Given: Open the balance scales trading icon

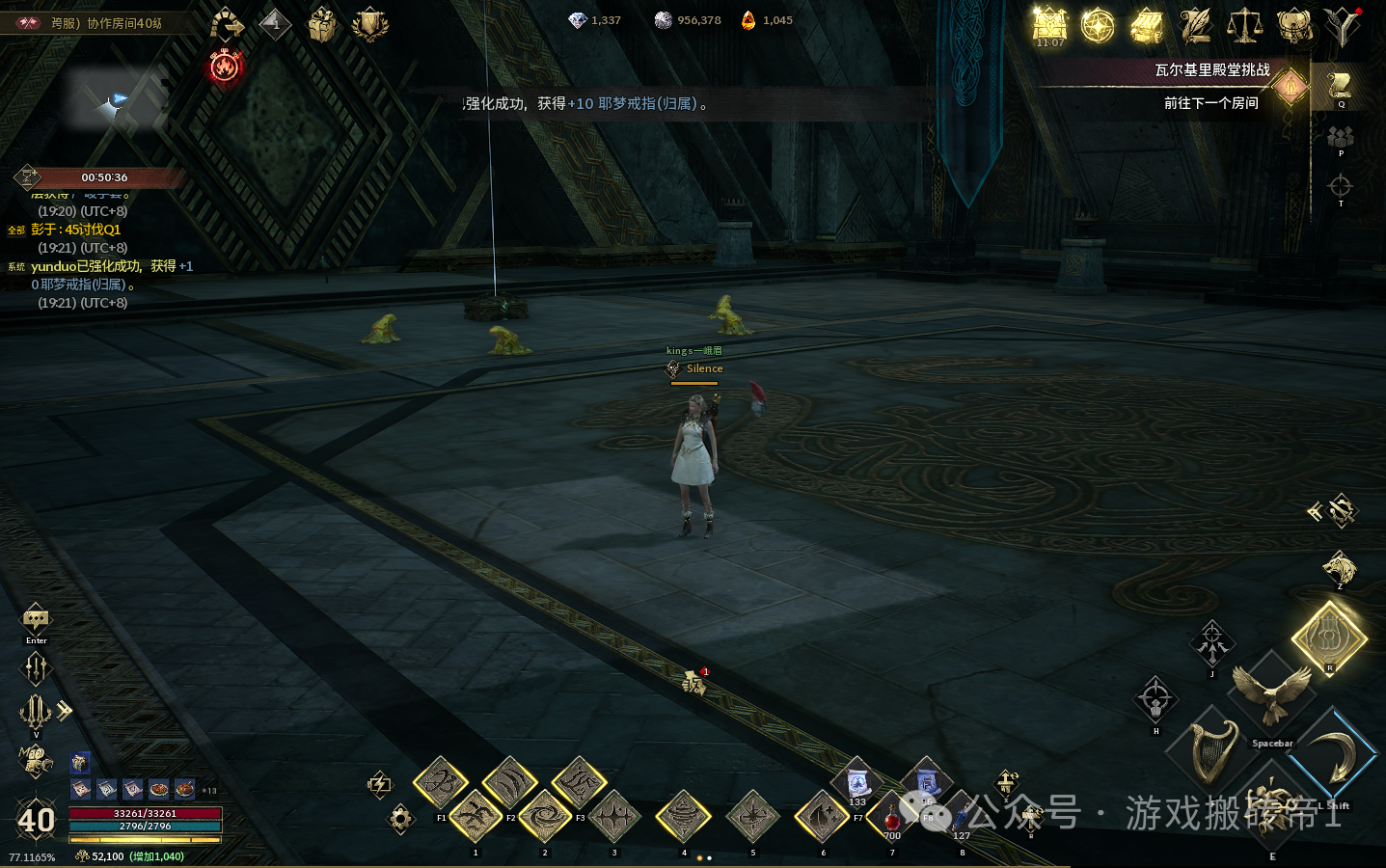Looking at the screenshot, I should pos(1244,26).
